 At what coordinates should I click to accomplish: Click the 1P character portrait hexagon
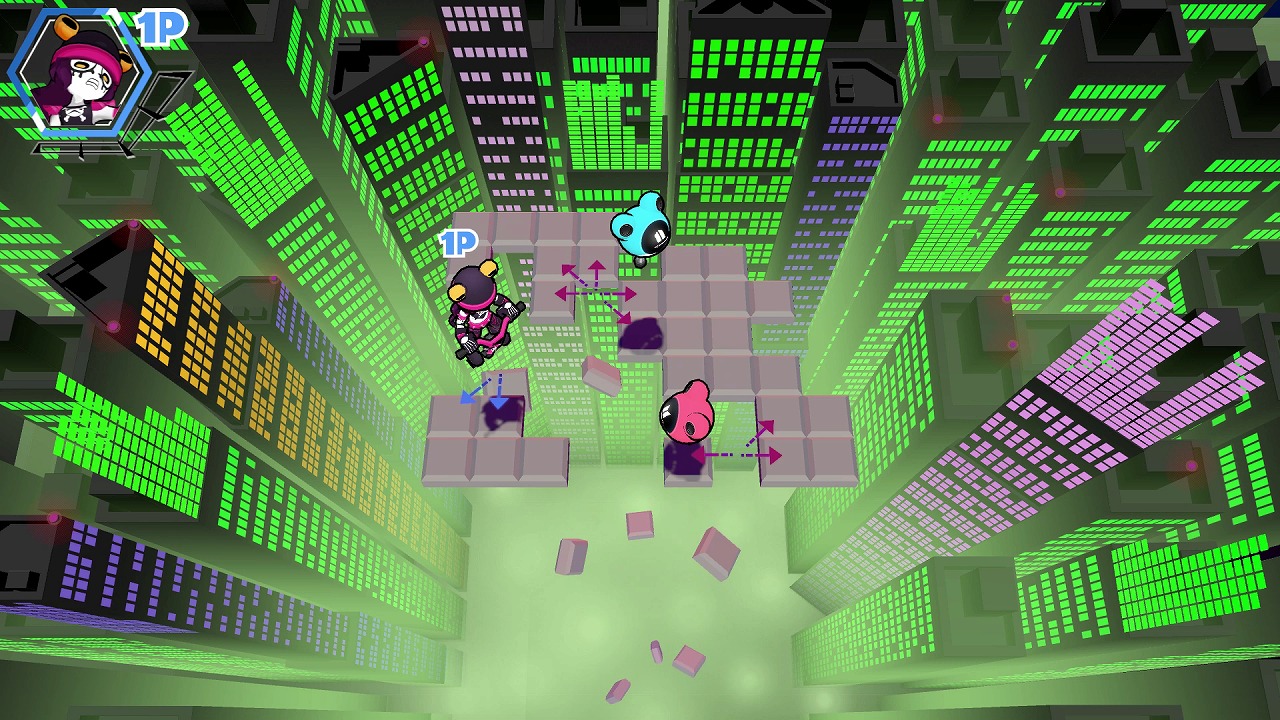78,72
